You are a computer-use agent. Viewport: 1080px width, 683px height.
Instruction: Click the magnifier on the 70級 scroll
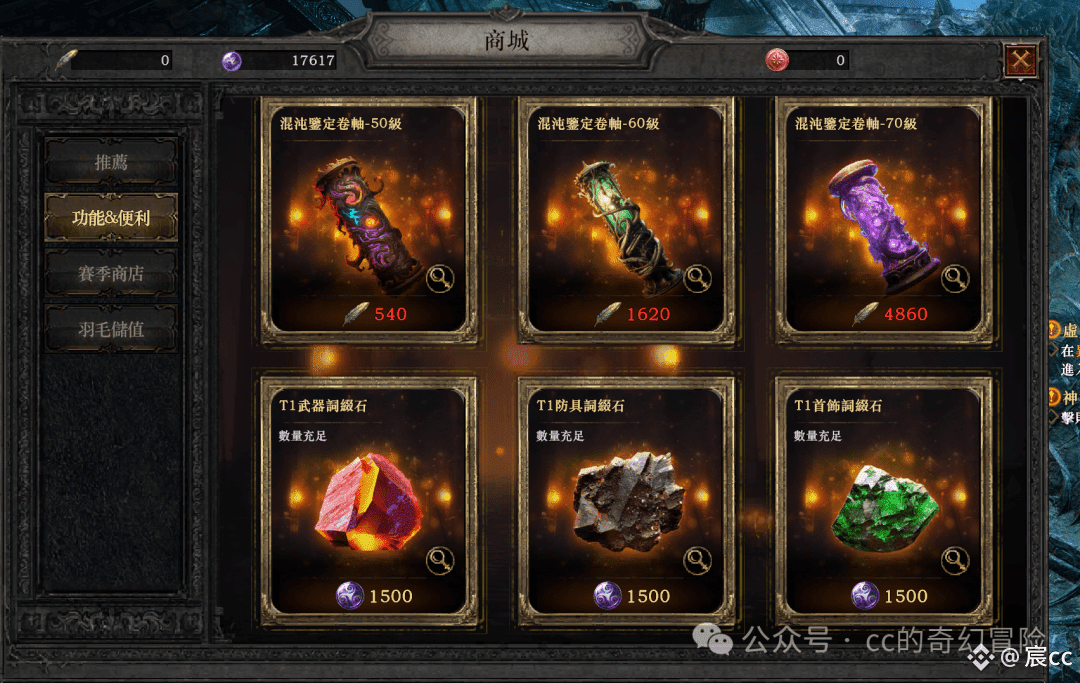click(x=956, y=279)
